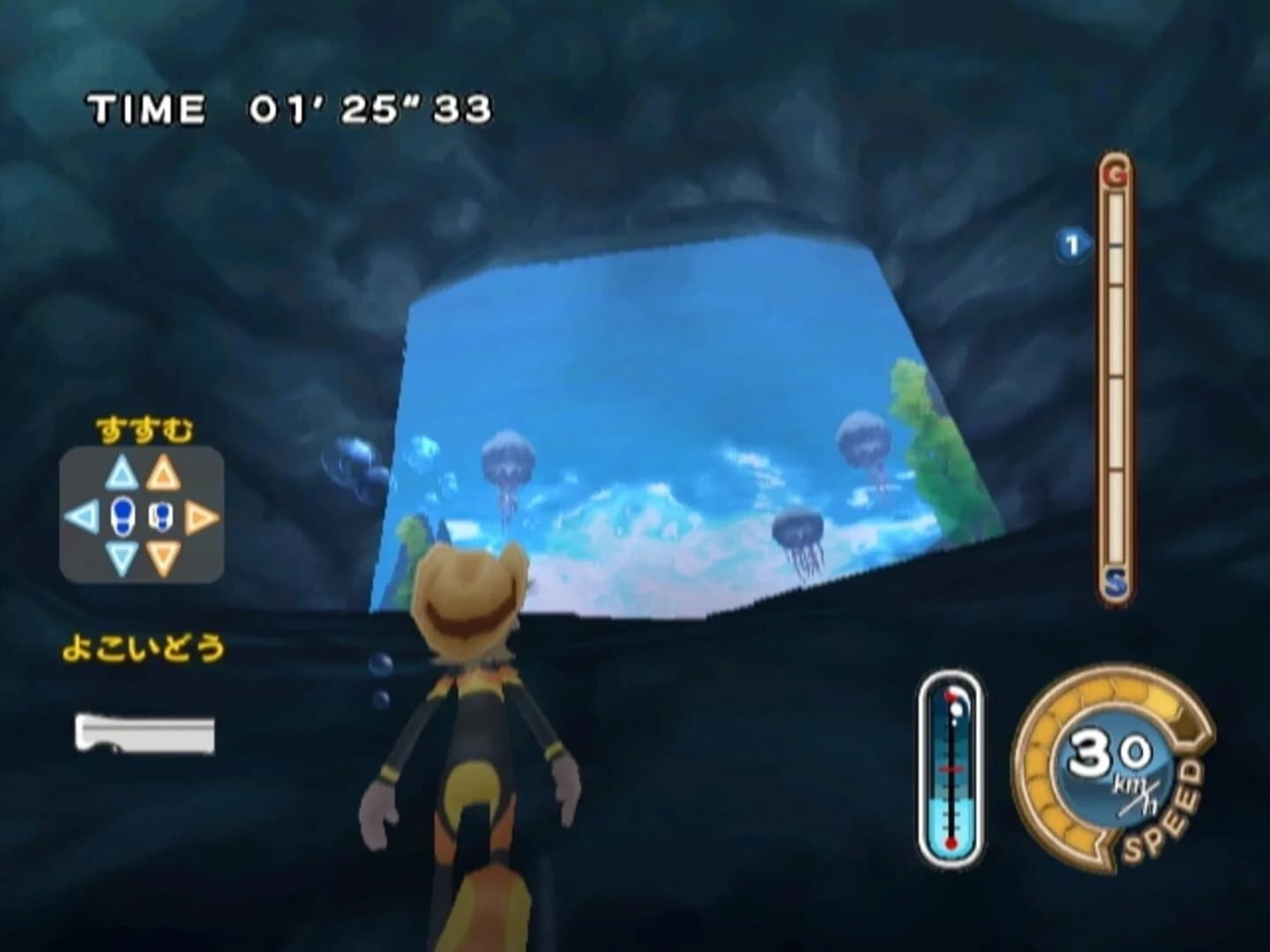Click the TIME counter reading 01'25"33
The image size is (1270, 952).
(291, 108)
